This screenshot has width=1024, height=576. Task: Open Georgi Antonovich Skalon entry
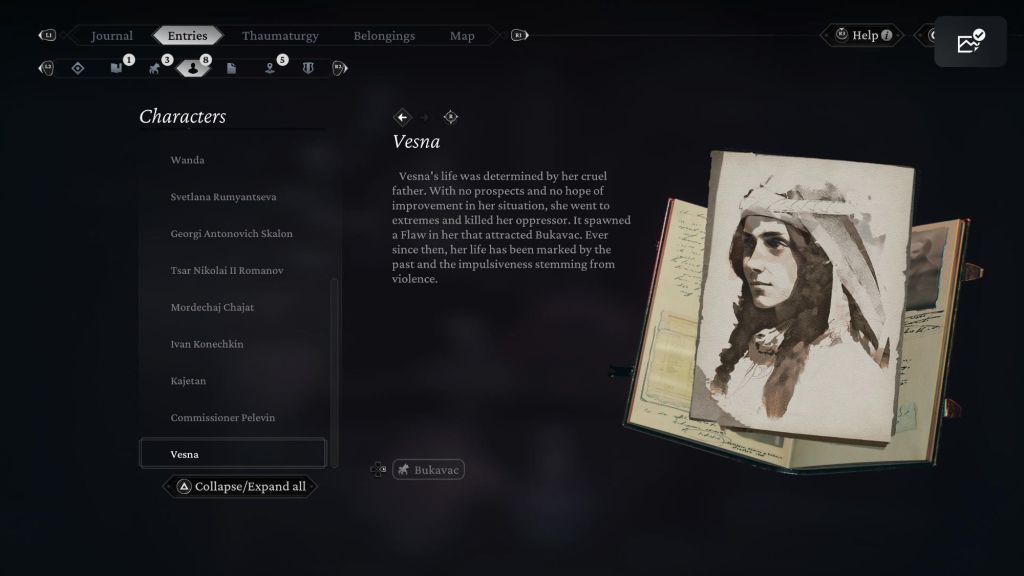(231, 234)
